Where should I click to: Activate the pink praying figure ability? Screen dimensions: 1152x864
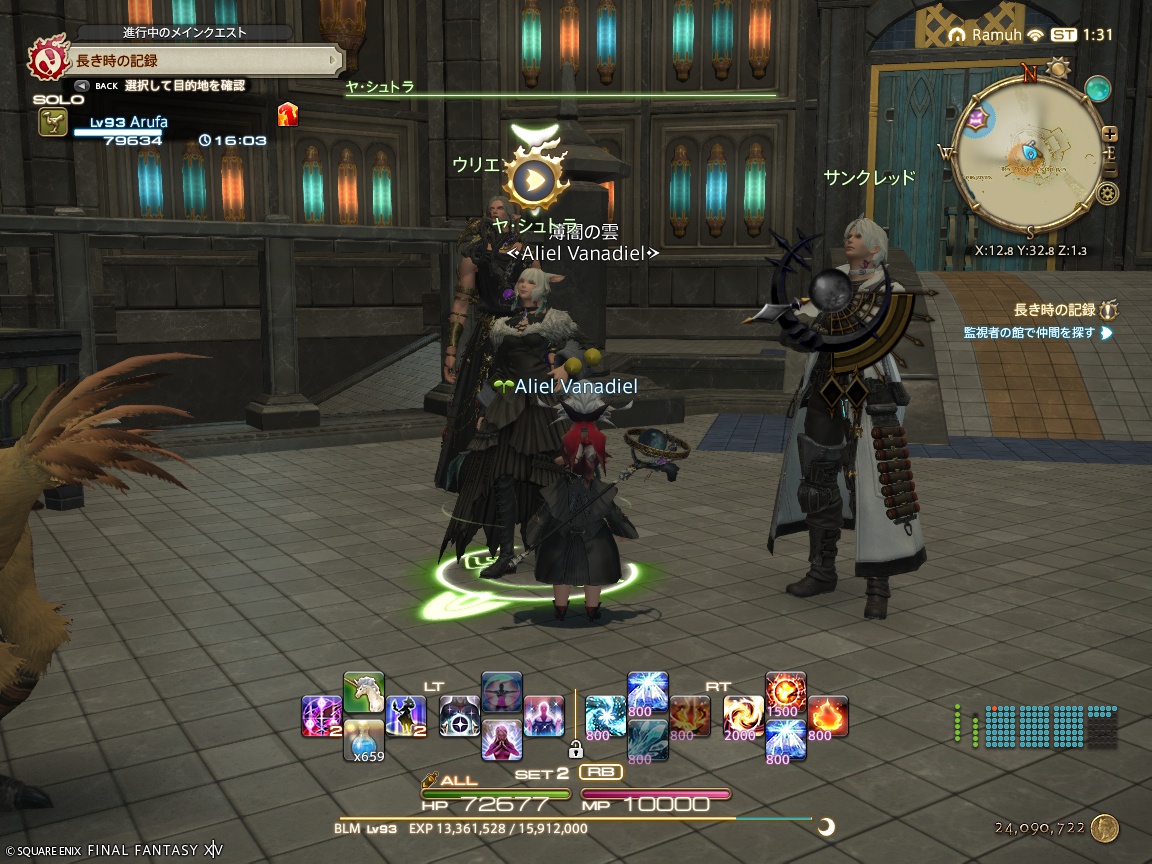tap(502, 740)
